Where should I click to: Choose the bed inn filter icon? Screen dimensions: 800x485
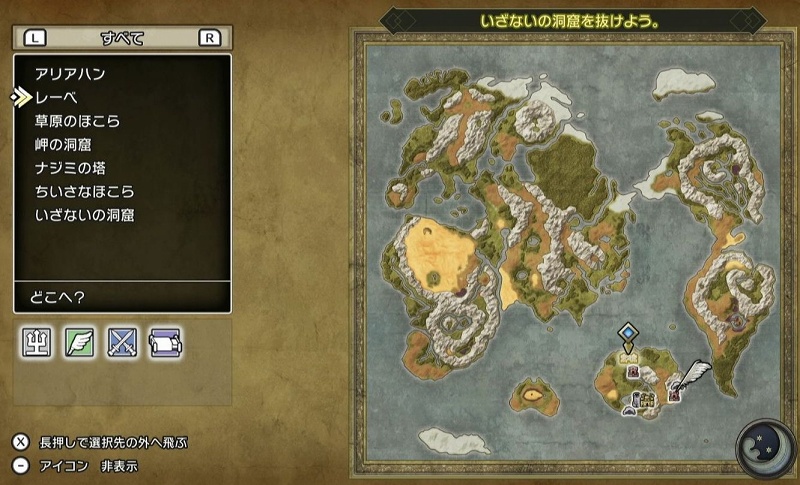point(165,343)
